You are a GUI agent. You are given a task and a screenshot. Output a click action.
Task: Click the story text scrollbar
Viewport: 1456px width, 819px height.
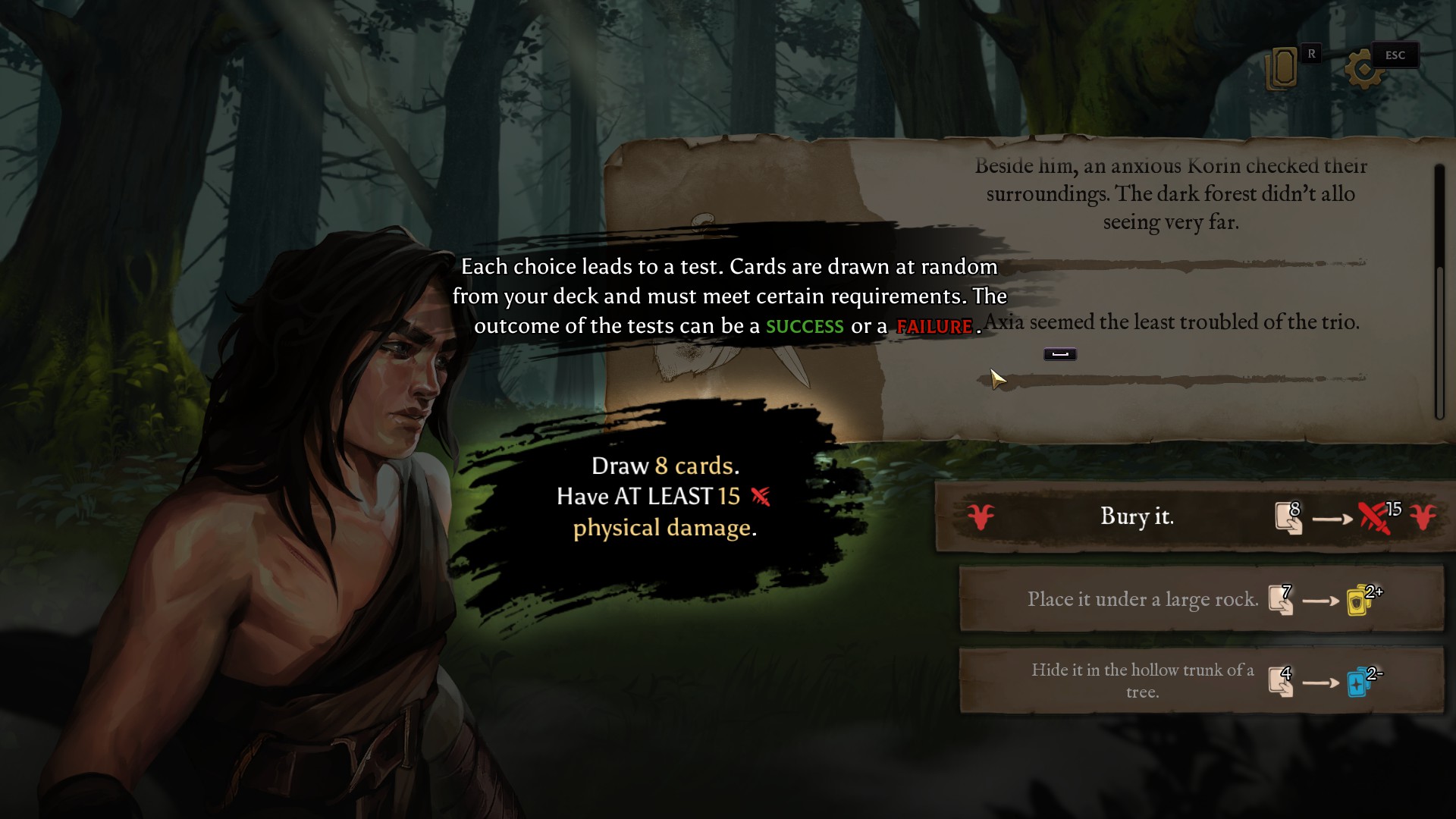pyautogui.click(x=1439, y=341)
